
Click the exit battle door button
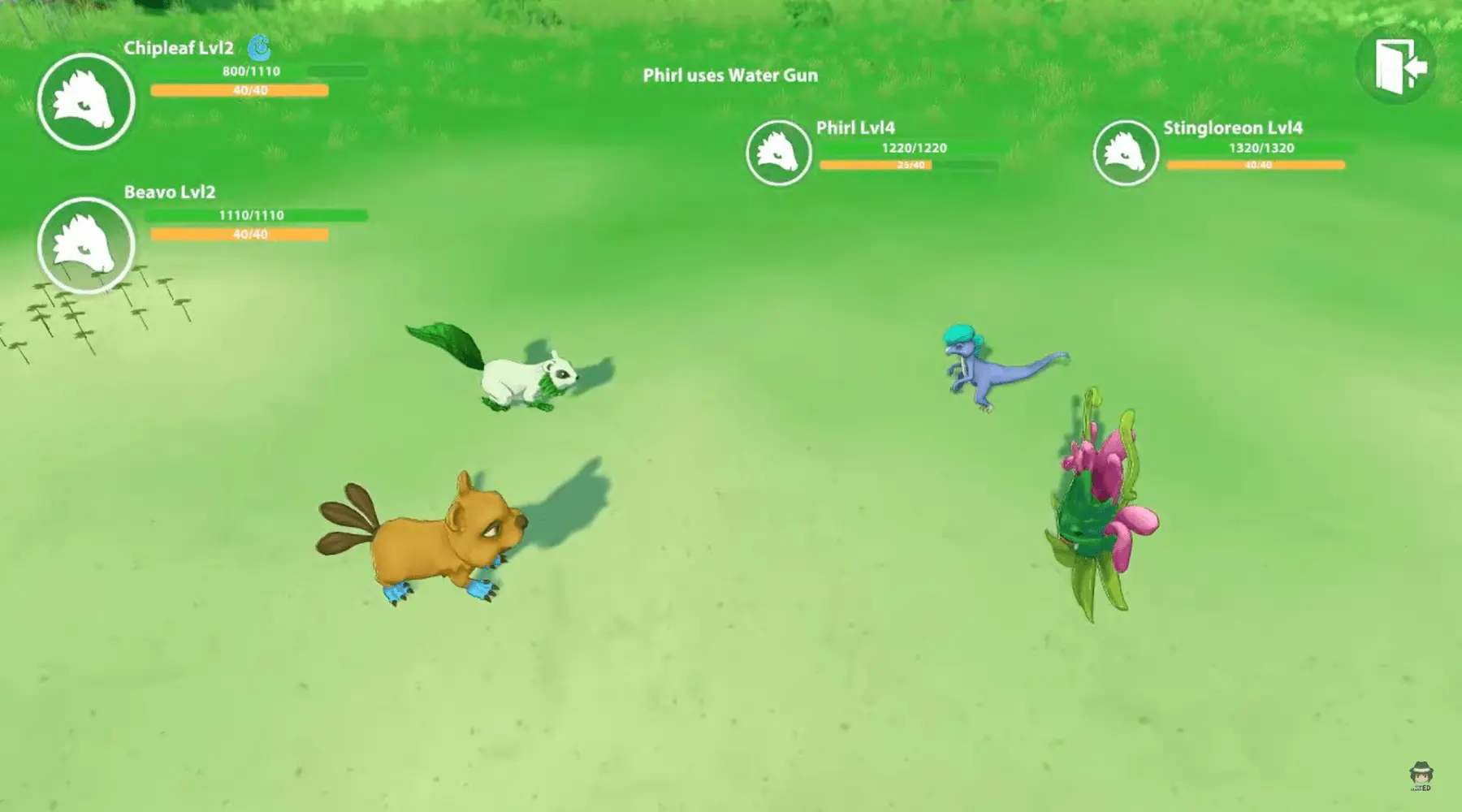coord(1395,66)
